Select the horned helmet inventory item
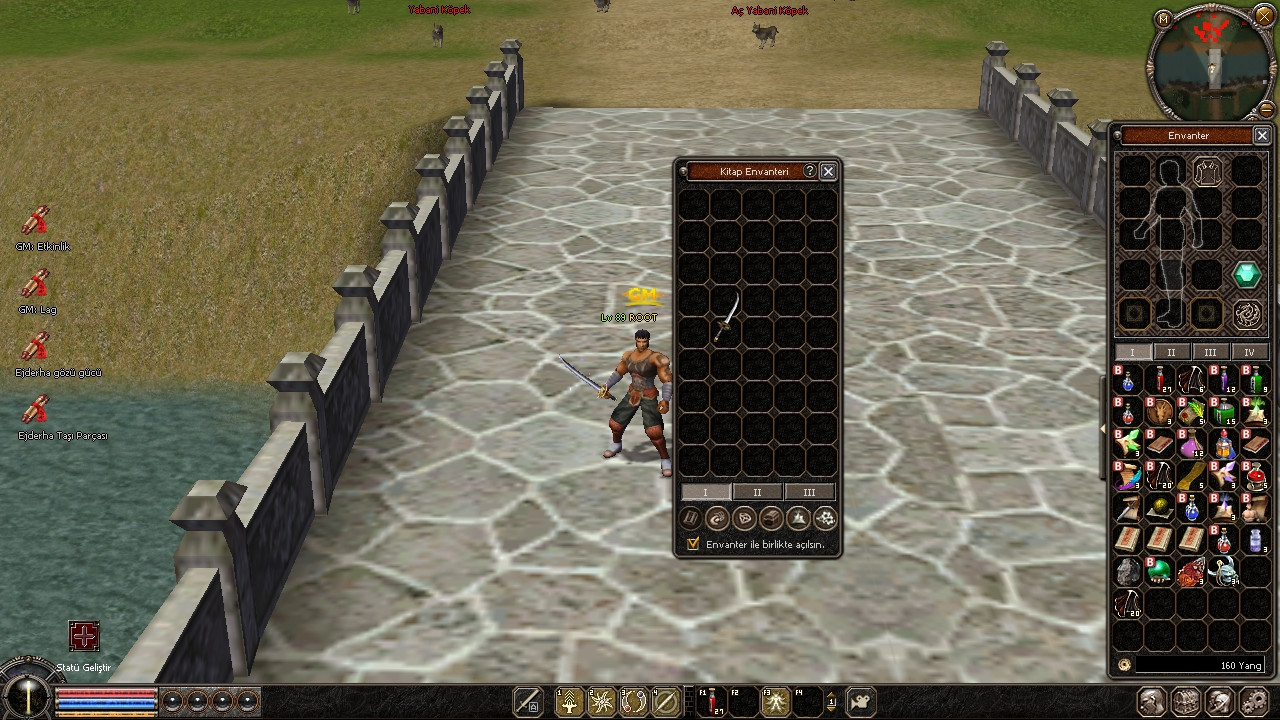The width and height of the screenshot is (1280, 720). (x=1222, y=572)
